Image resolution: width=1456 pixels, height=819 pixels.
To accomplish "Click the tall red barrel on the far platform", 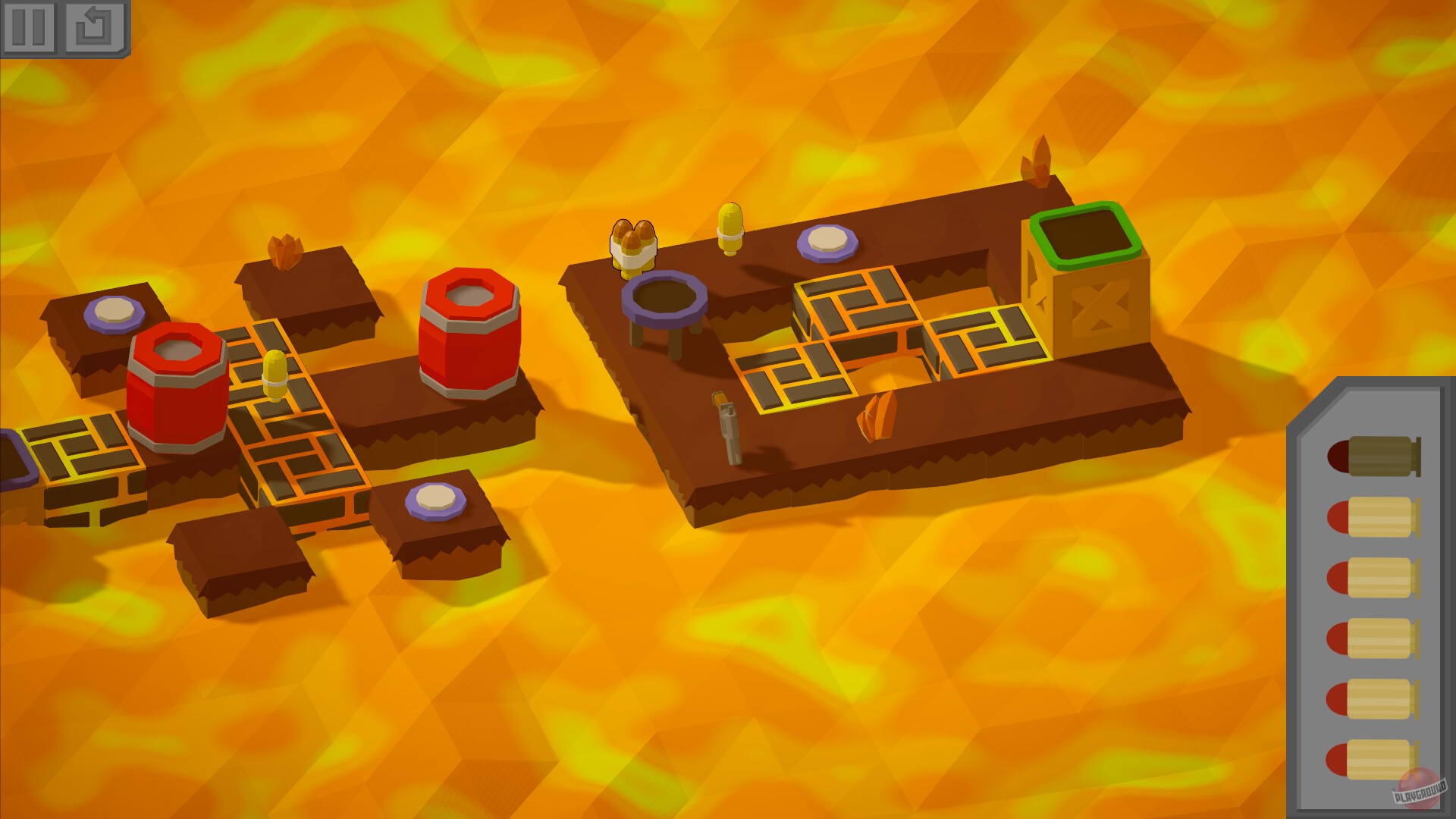I will [x=470, y=334].
